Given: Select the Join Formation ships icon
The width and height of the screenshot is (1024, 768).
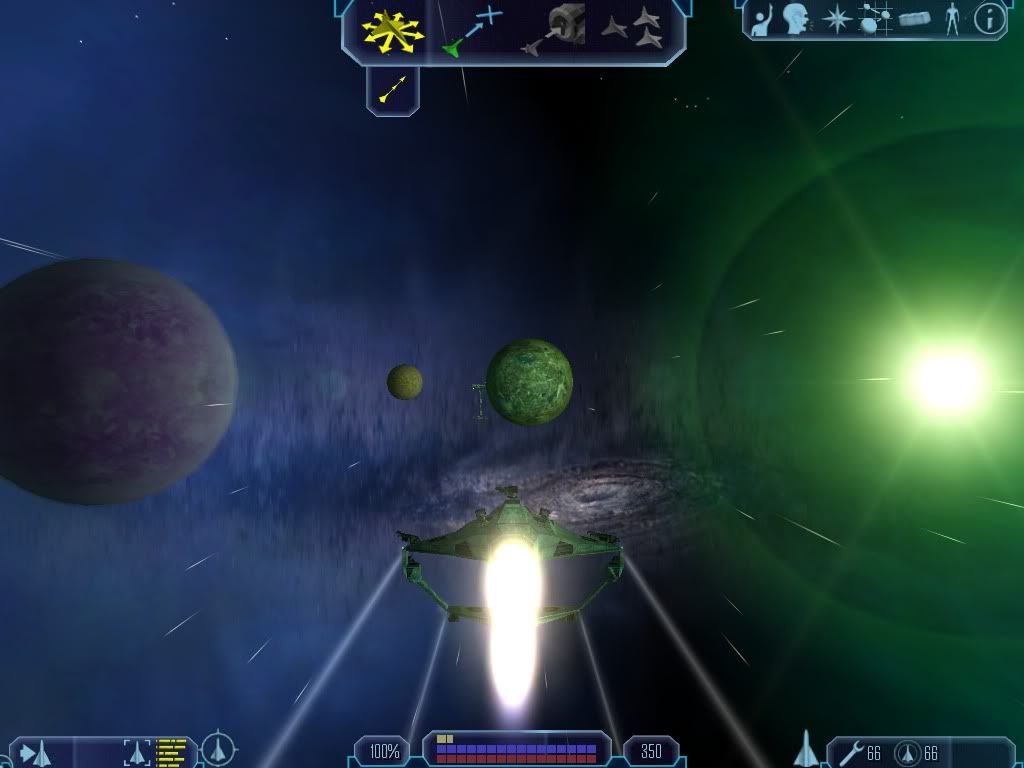Looking at the screenshot, I should 632,28.
